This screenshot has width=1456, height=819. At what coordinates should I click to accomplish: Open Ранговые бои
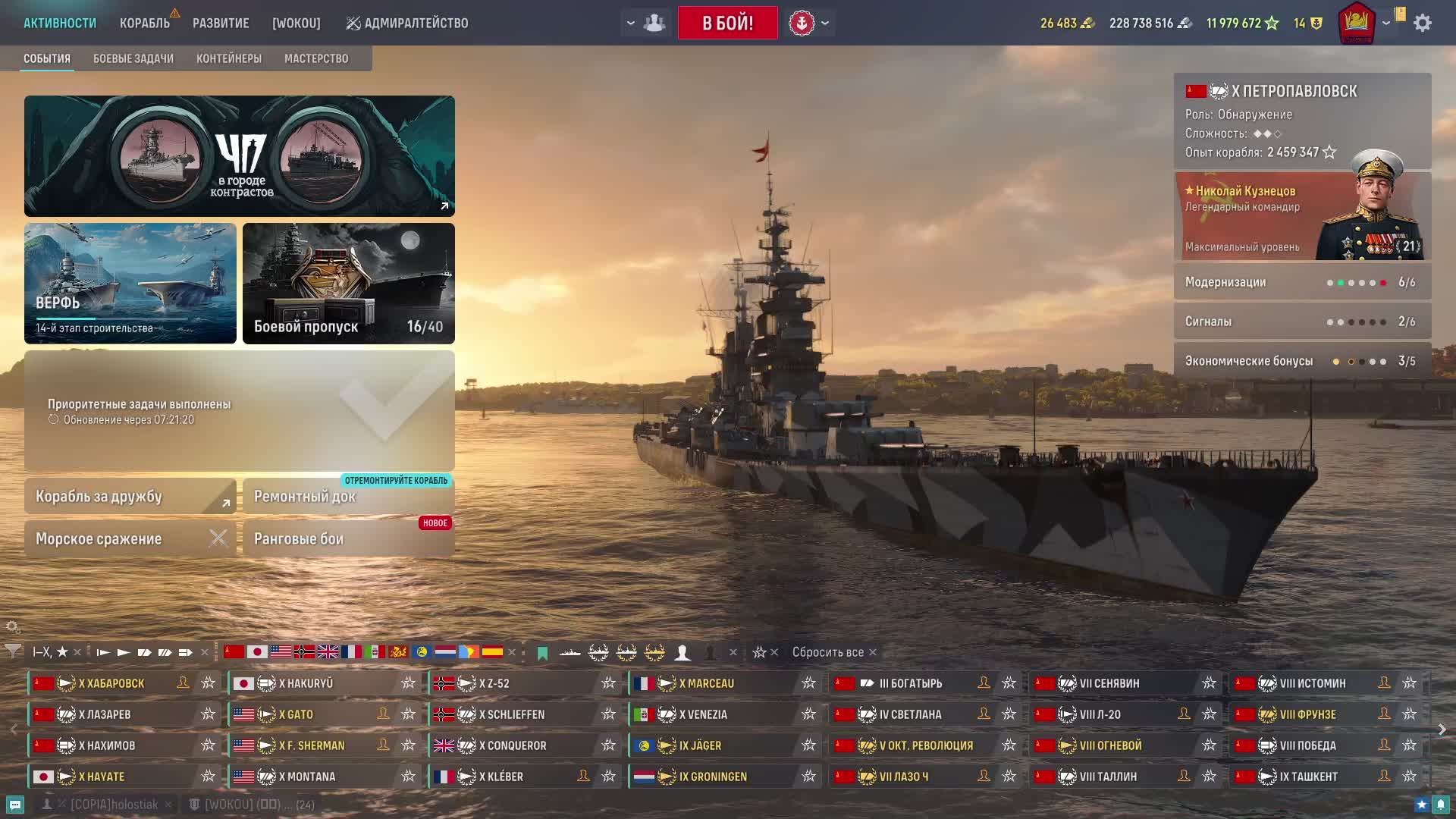[x=348, y=539]
